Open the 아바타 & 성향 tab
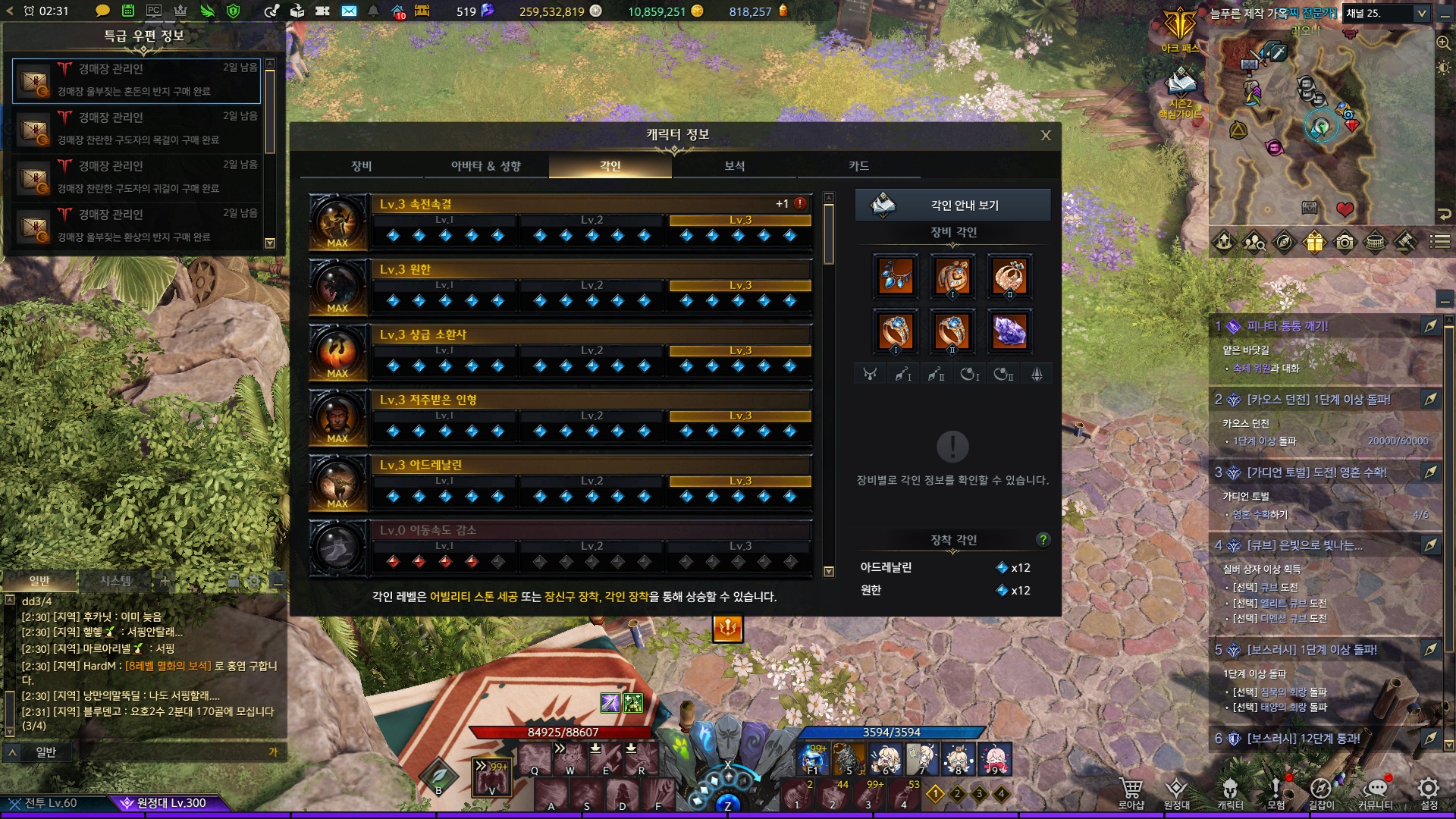Image resolution: width=1456 pixels, height=819 pixels. pos(485,166)
